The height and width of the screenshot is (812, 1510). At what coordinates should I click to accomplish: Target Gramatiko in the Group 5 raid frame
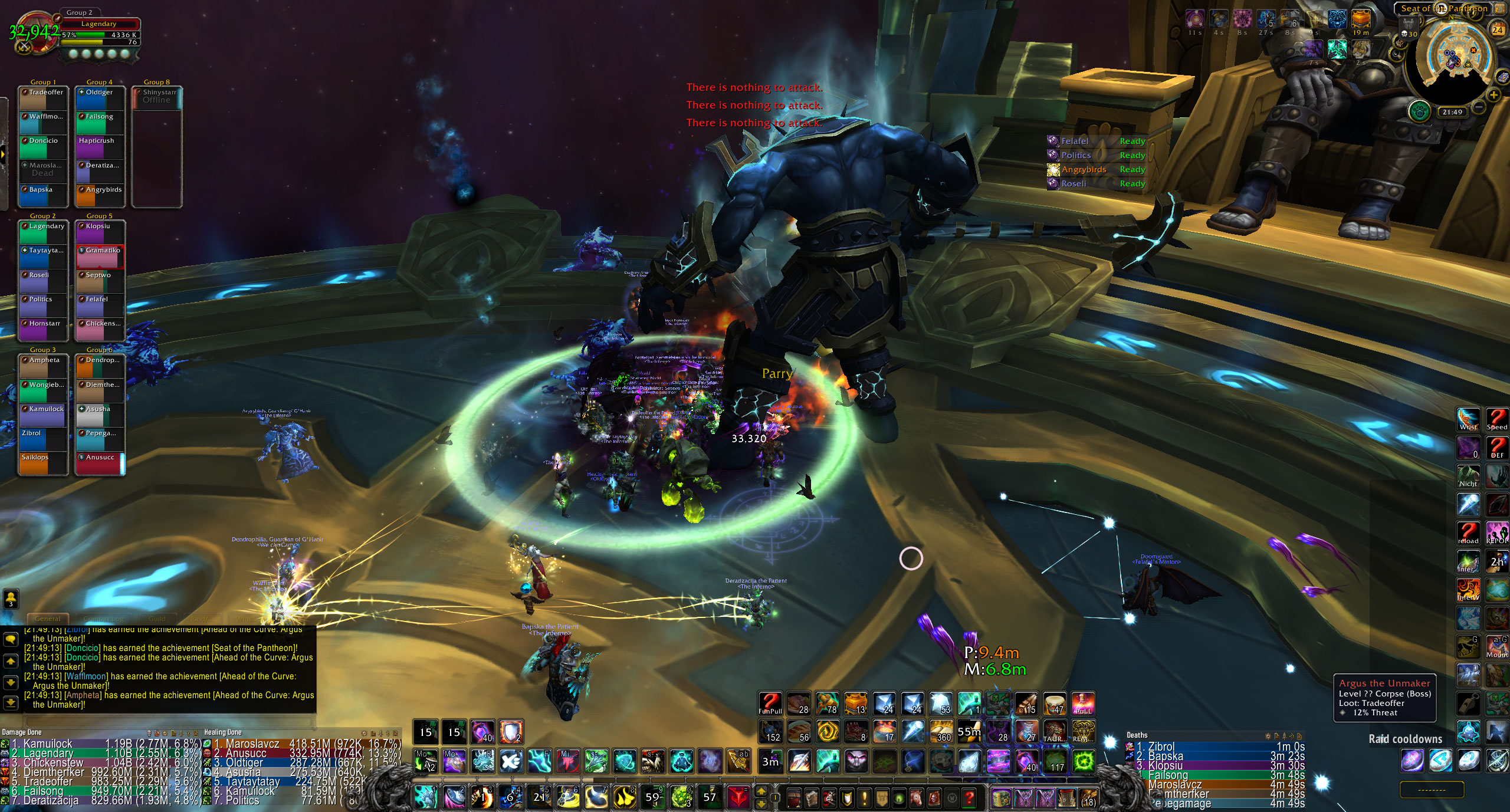pyautogui.click(x=100, y=257)
